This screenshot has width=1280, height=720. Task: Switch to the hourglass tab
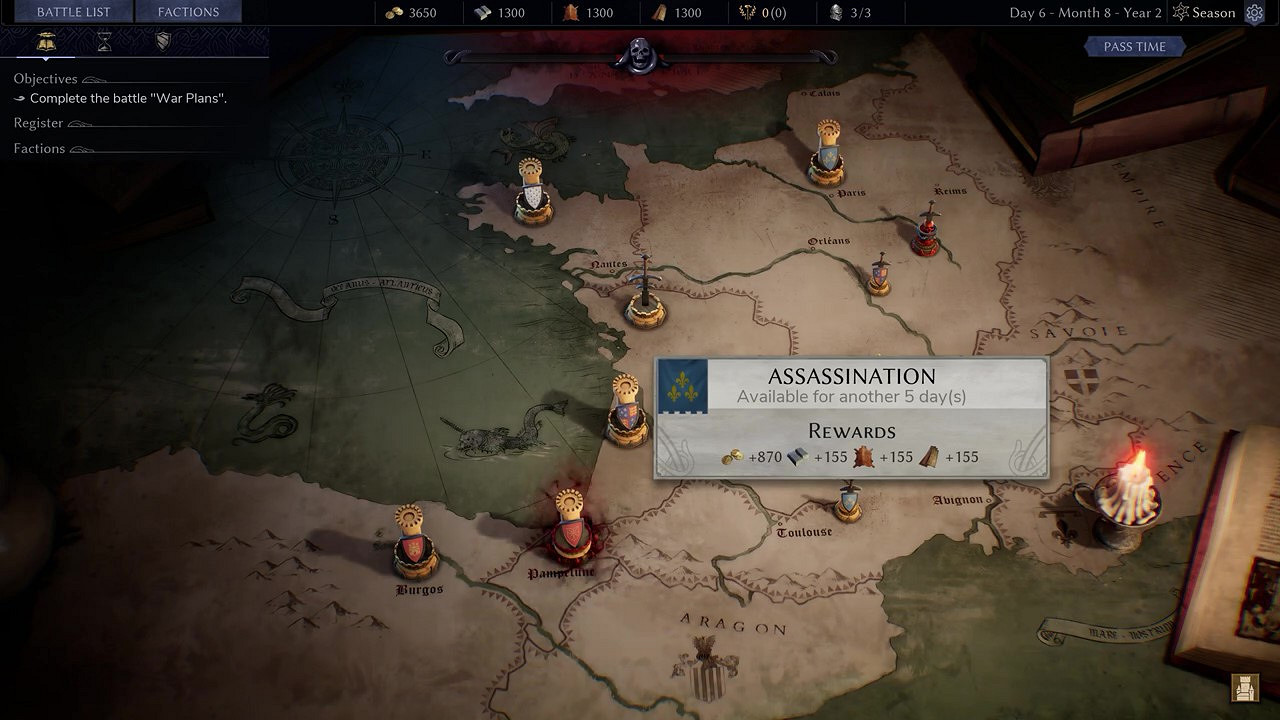tap(104, 41)
